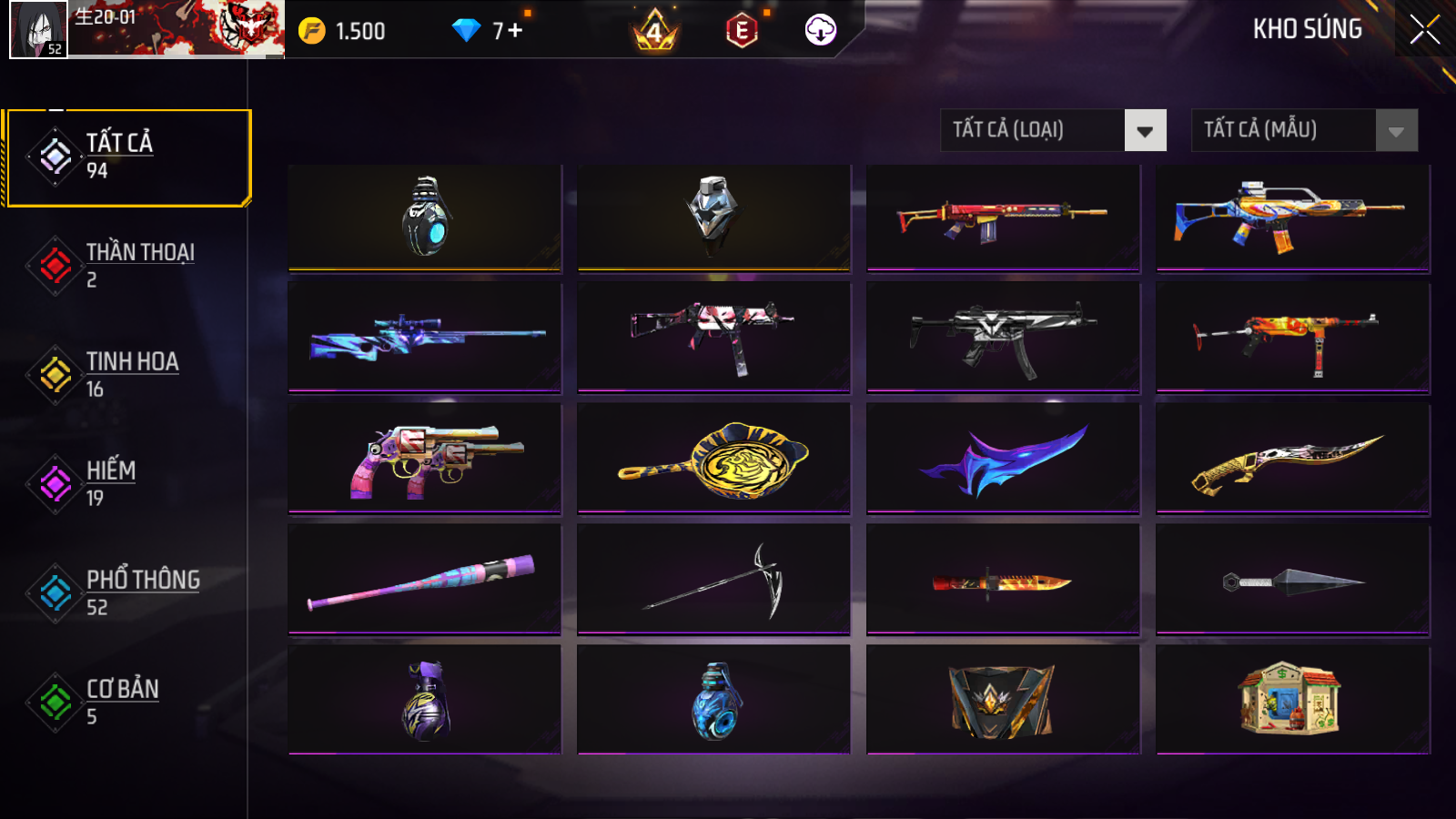Image resolution: width=1456 pixels, height=819 pixels.
Task: Open the cloud download icon
Action: point(820,30)
